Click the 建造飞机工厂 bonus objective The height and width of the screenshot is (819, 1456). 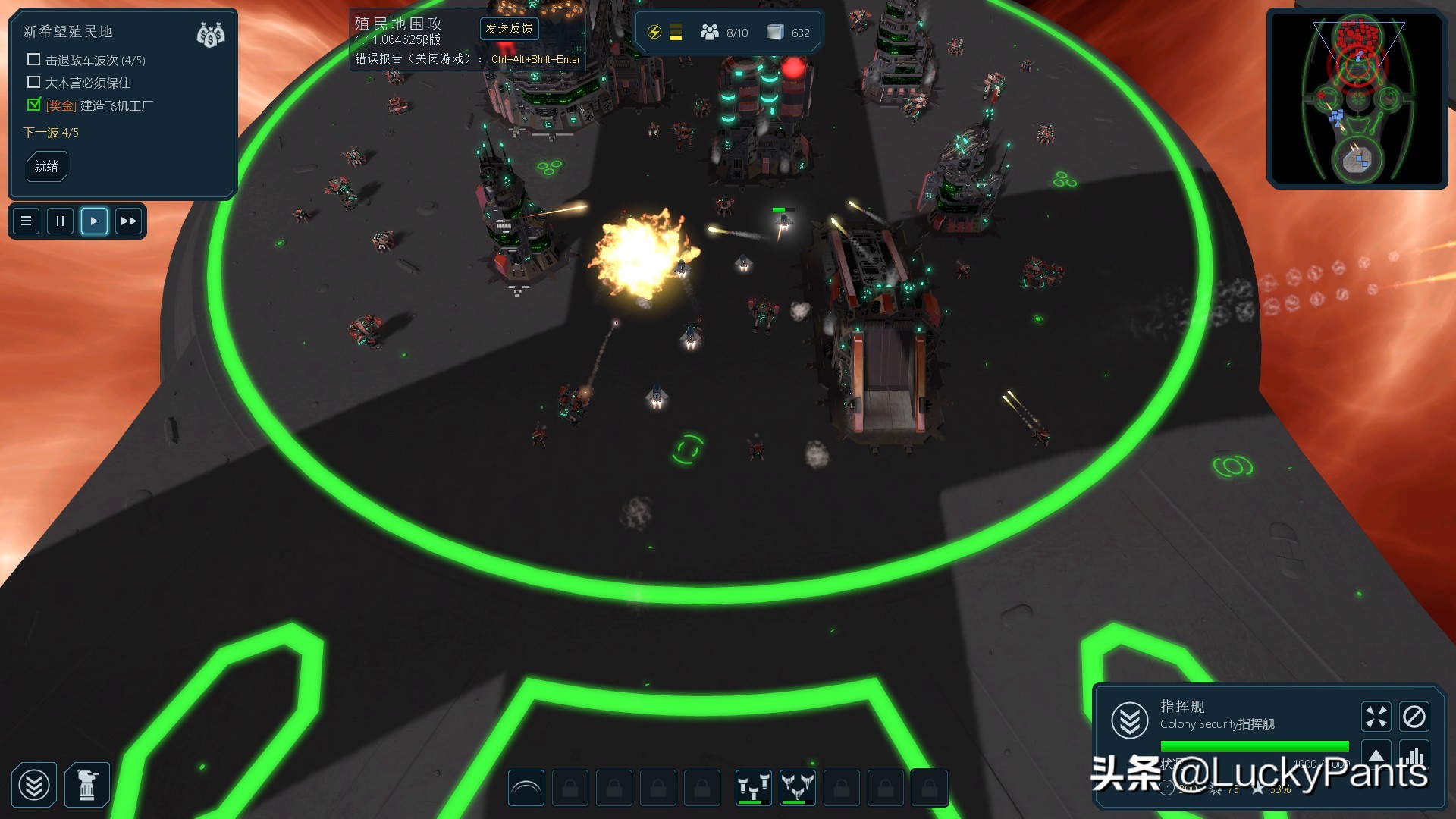116,106
